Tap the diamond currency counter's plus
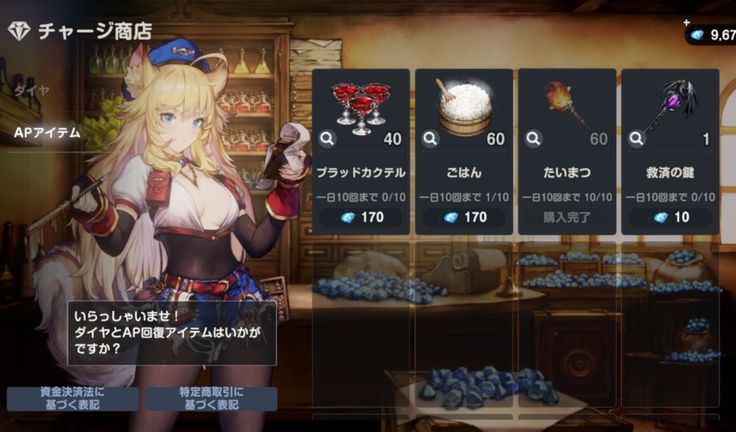 pos(687,22)
